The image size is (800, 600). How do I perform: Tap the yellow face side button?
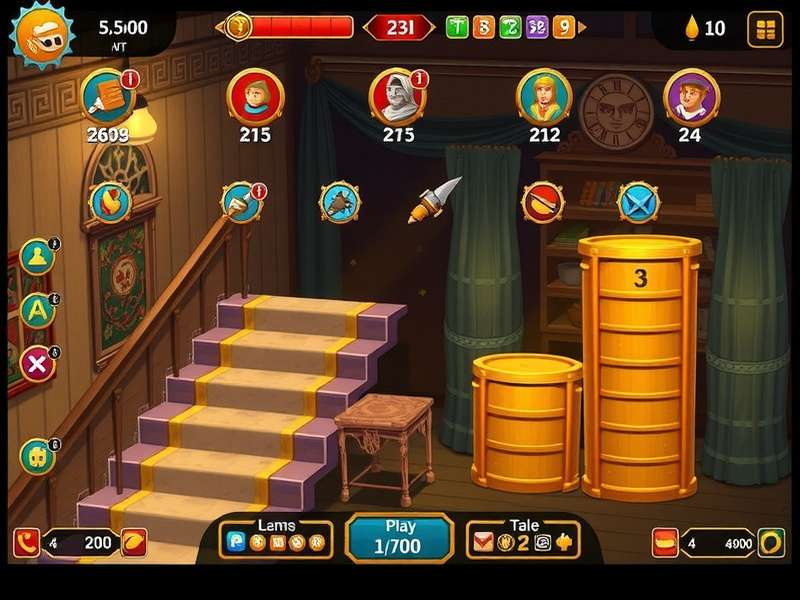click(37, 456)
